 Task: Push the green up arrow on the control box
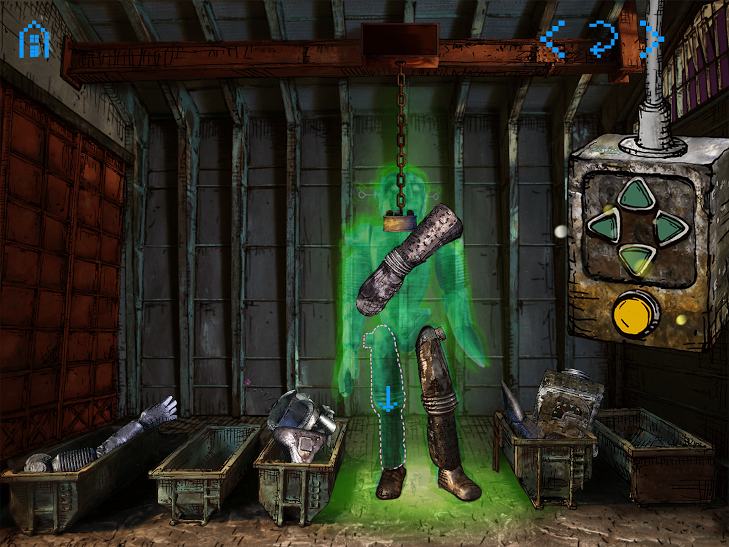click(x=632, y=195)
